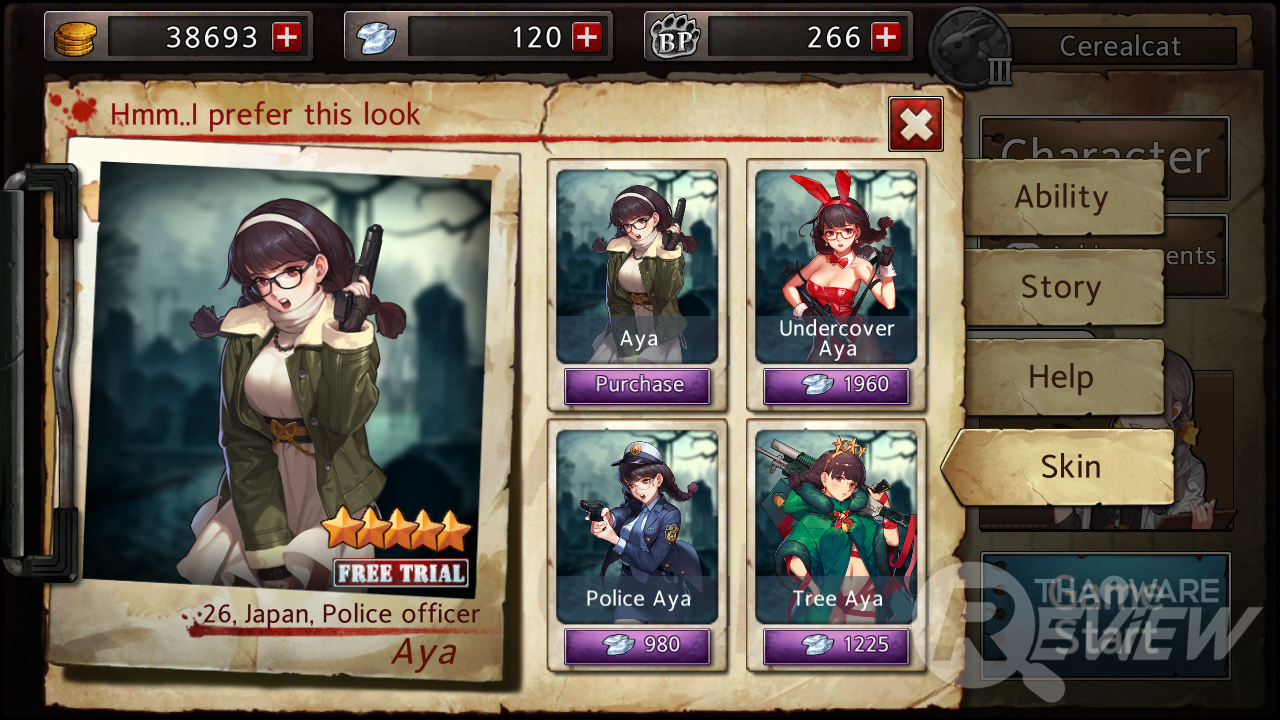Buy Undercover Aya for 1960 gems
The width and height of the screenshot is (1280, 720).
click(x=836, y=386)
